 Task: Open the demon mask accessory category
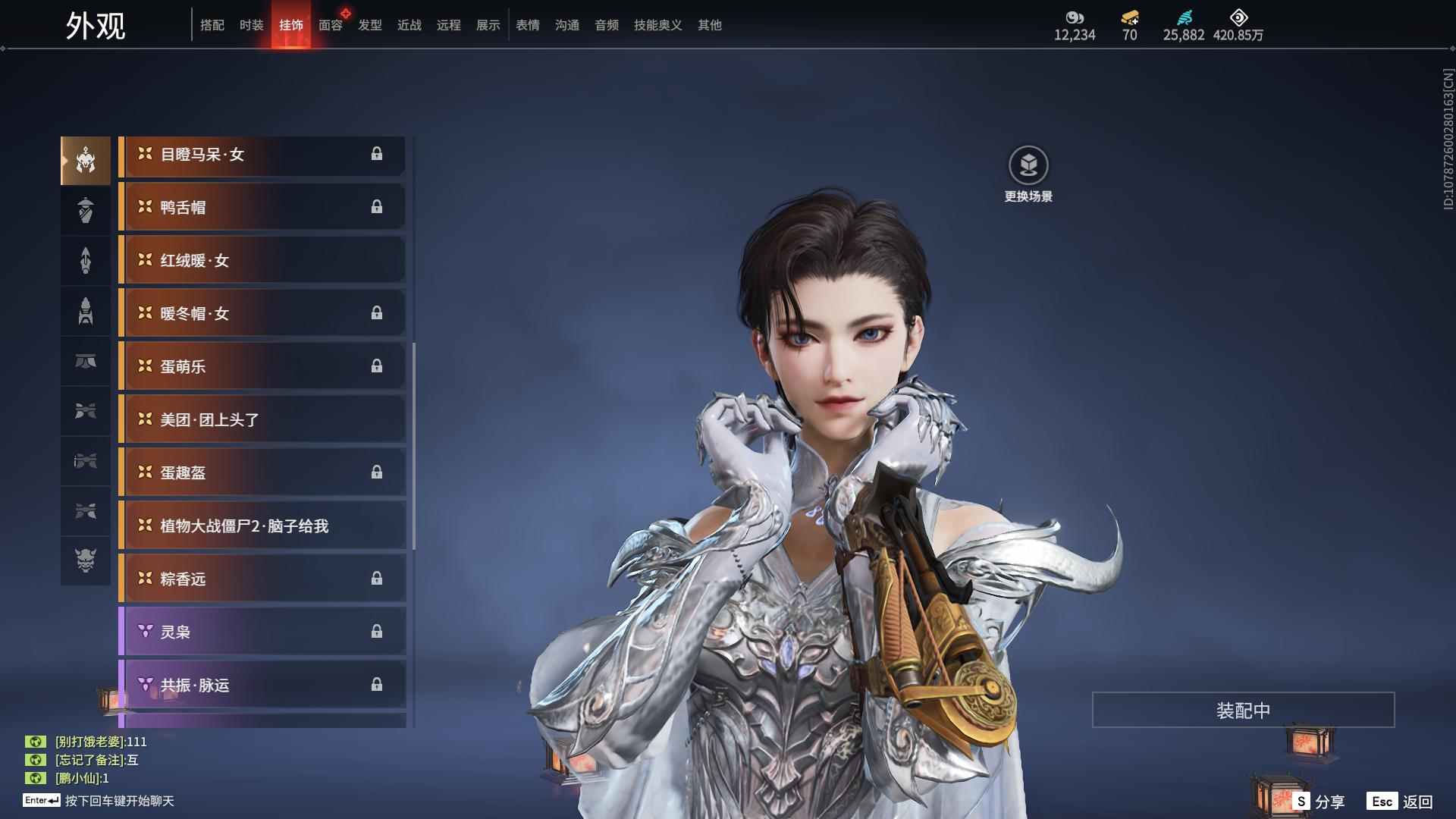click(86, 560)
